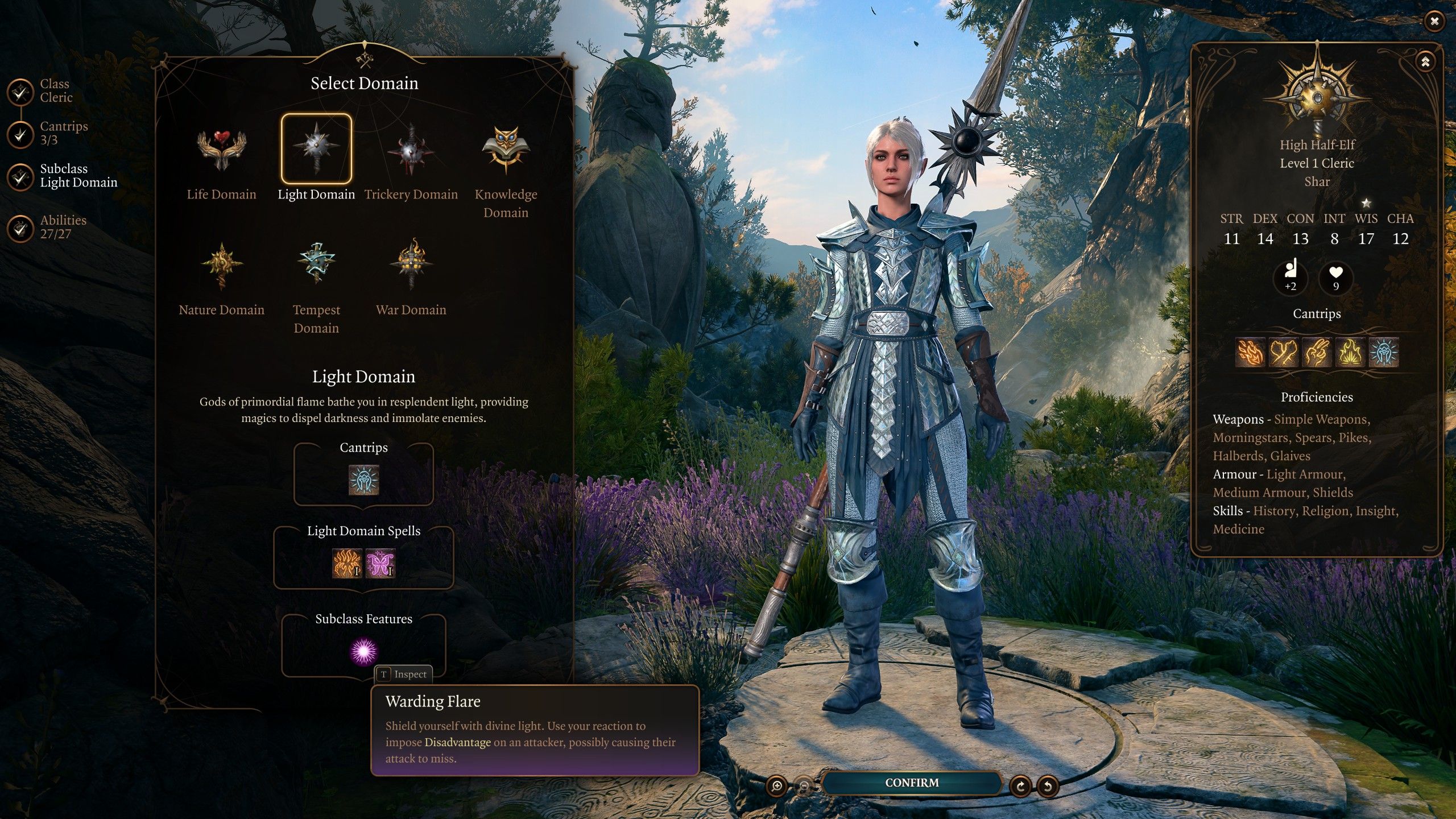Collapse the character summary panel
The height and width of the screenshot is (819, 1456).
point(1425,61)
